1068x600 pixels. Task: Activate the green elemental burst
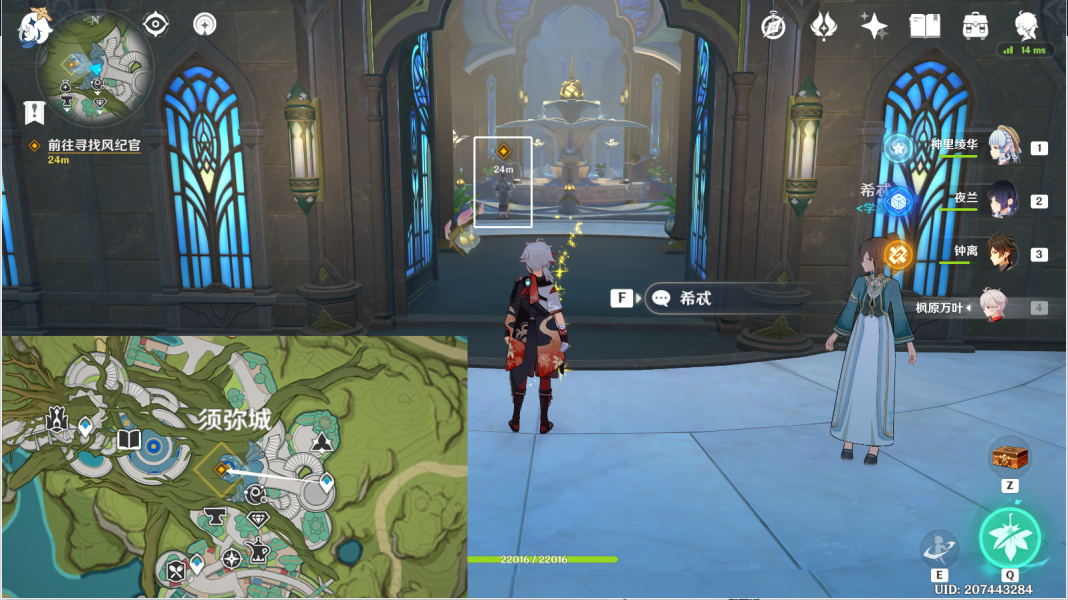1009,537
